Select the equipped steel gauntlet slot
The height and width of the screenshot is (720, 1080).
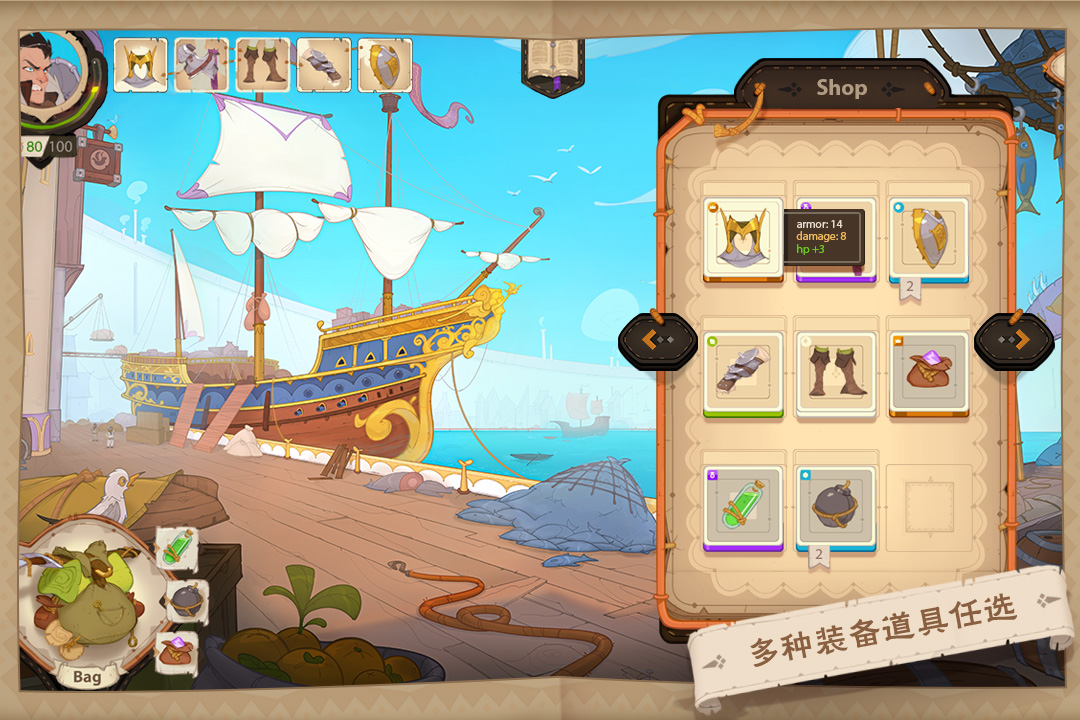click(324, 65)
